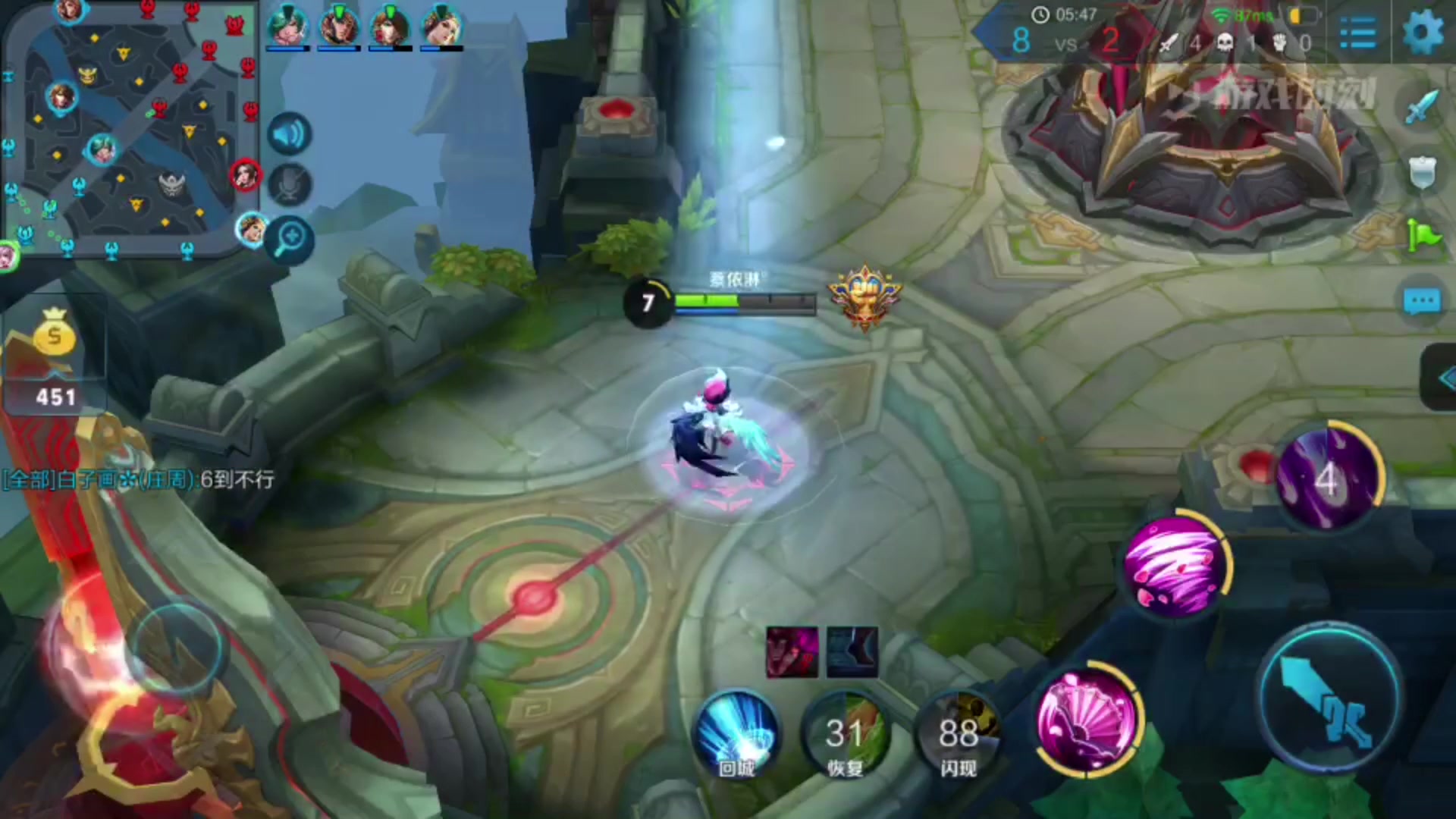
Task: Toggle the speaker sound button
Action: point(289,135)
